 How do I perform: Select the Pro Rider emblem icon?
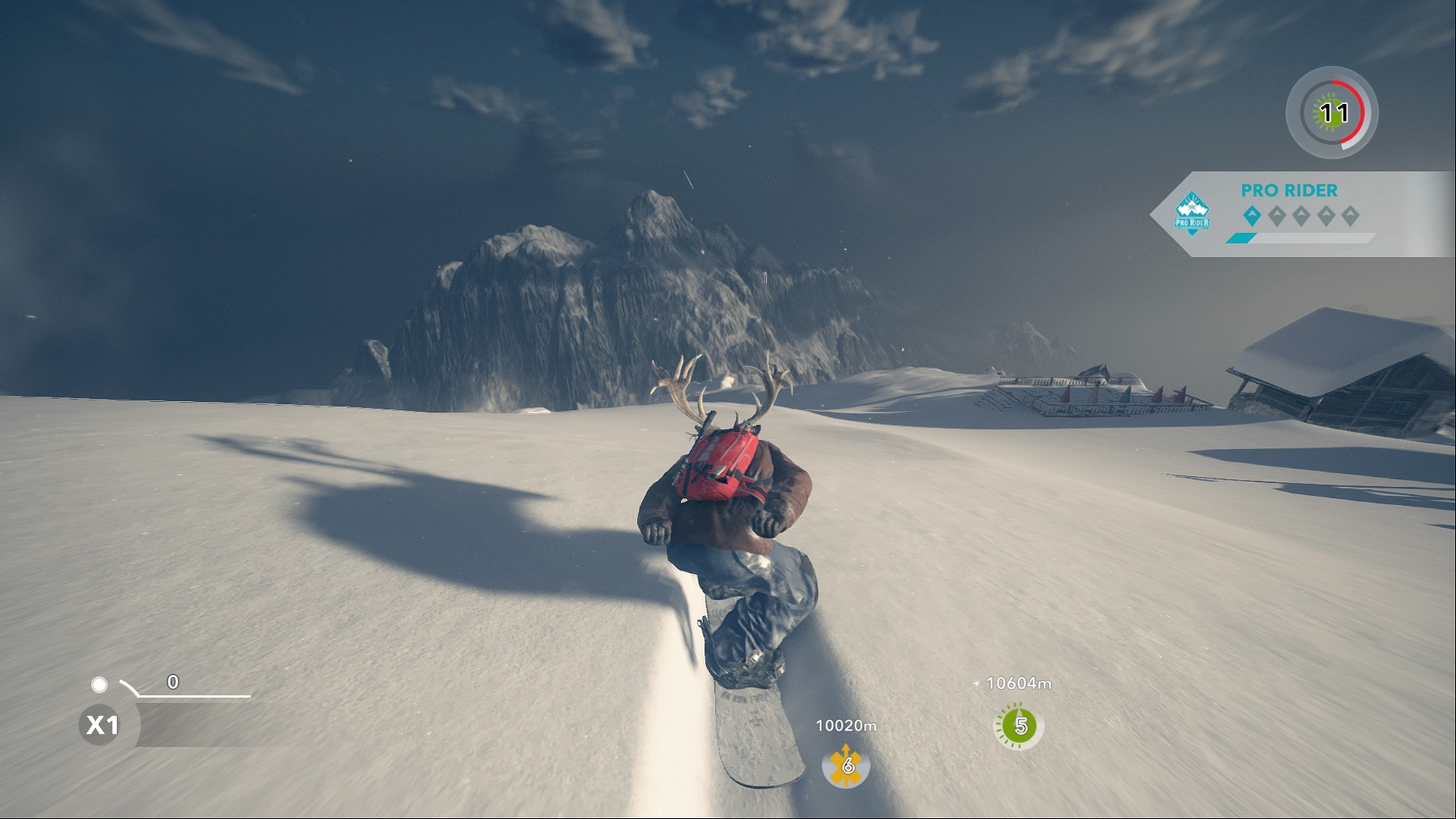coord(1192,214)
